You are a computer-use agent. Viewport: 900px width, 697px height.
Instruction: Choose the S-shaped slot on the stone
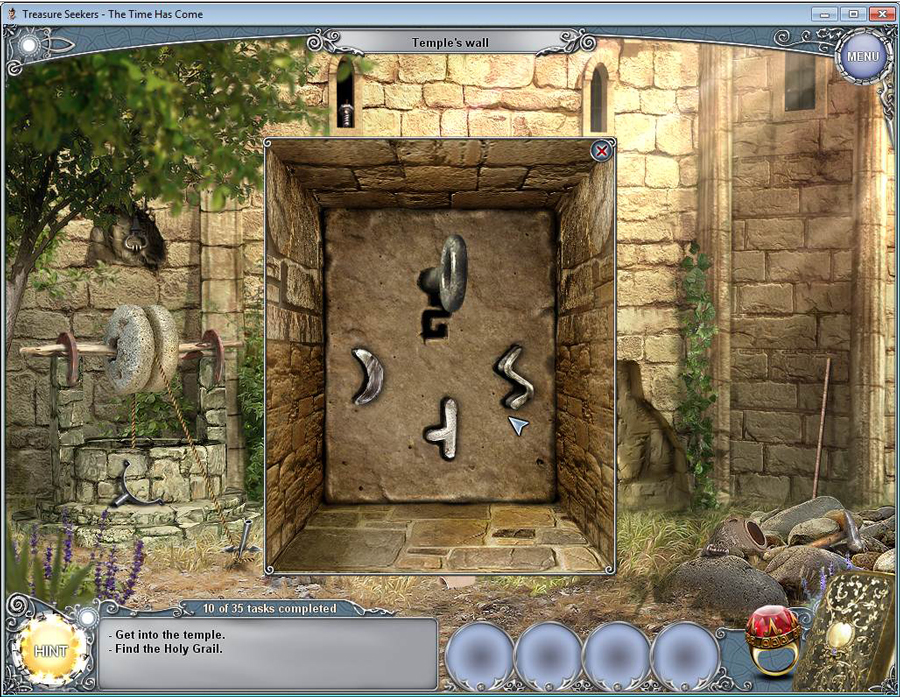coord(514,375)
